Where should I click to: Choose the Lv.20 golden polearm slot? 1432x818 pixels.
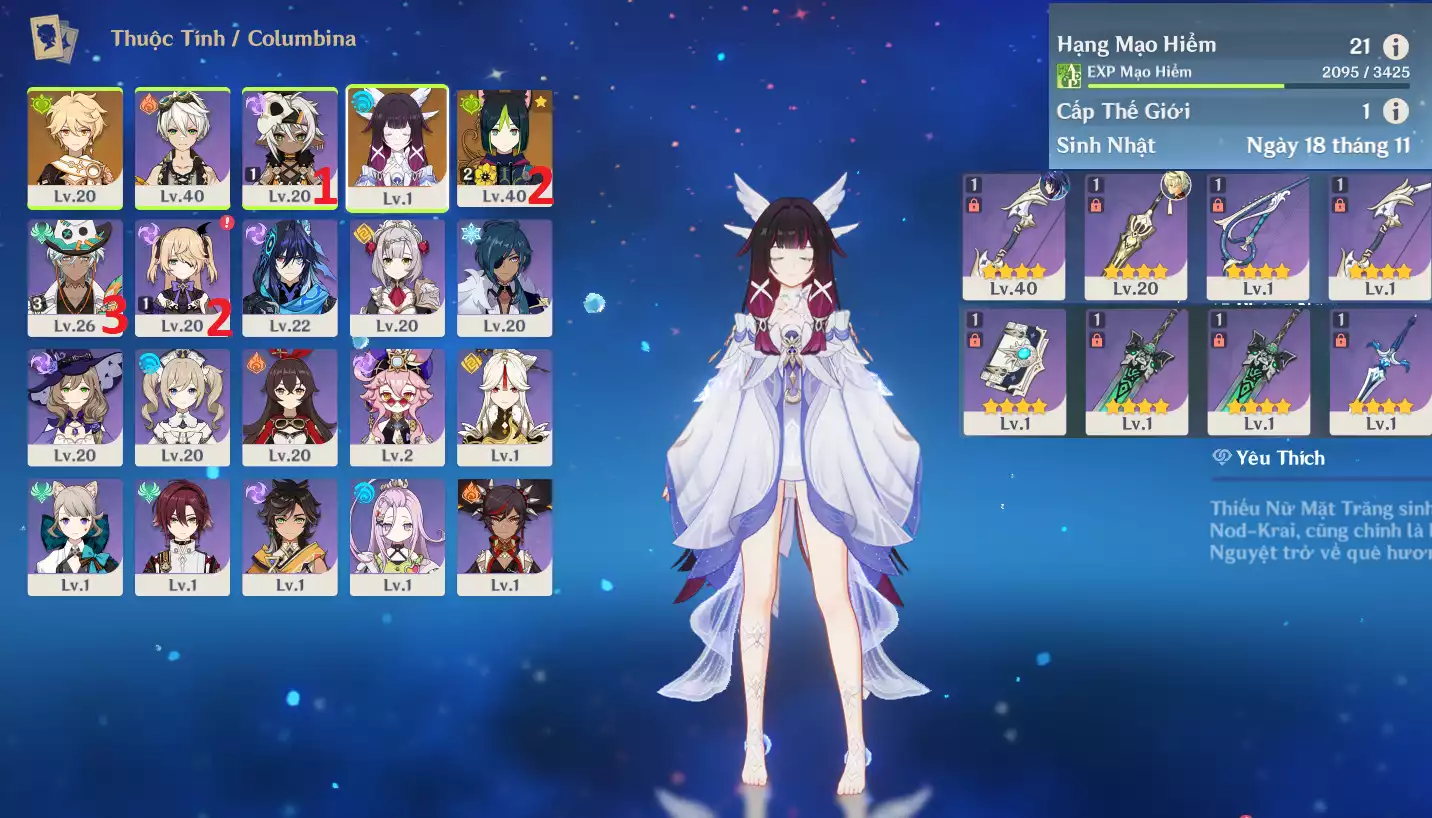[1136, 236]
